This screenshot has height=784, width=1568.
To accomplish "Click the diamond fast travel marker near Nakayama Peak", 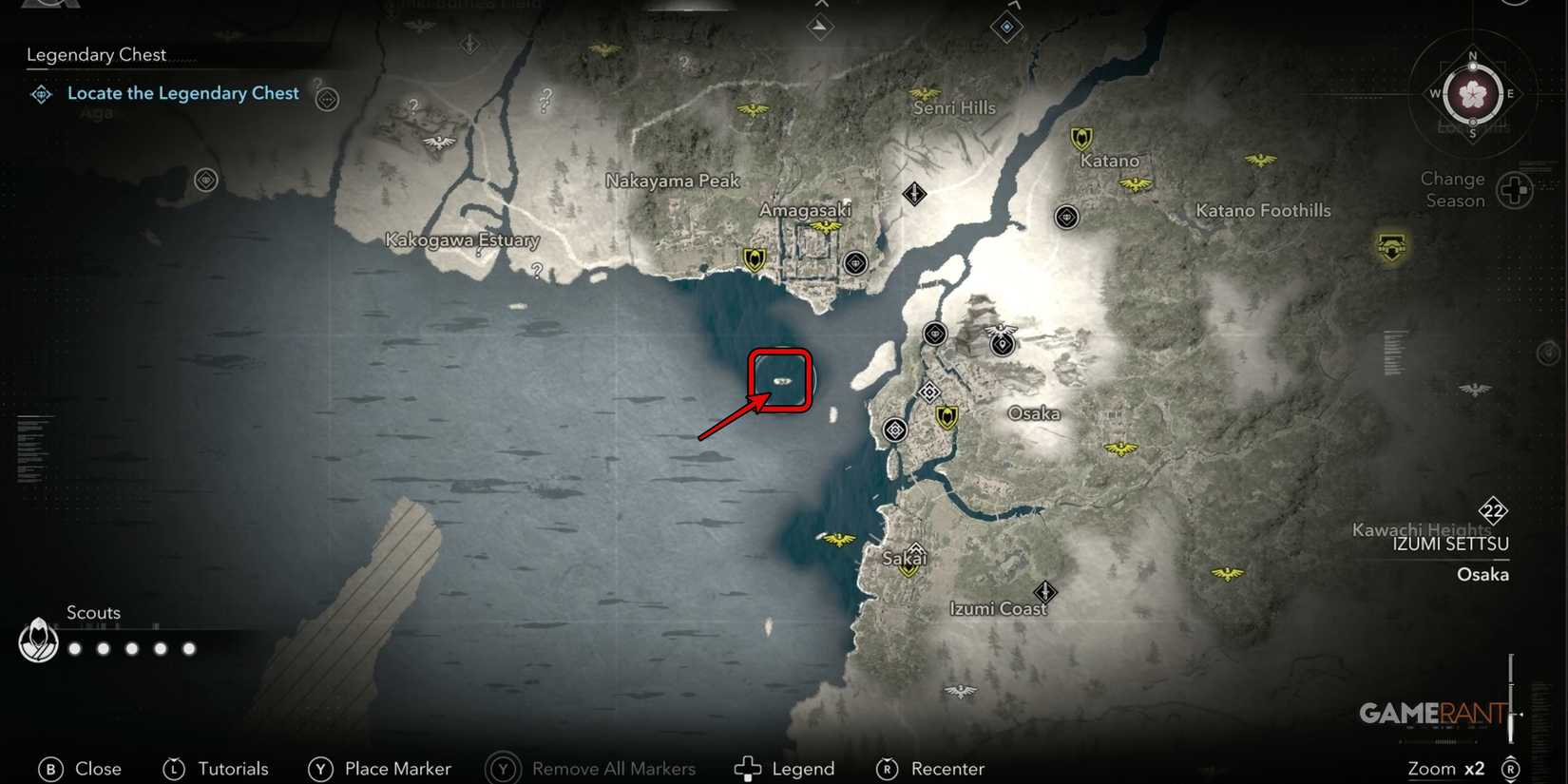I will coord(912,193).
